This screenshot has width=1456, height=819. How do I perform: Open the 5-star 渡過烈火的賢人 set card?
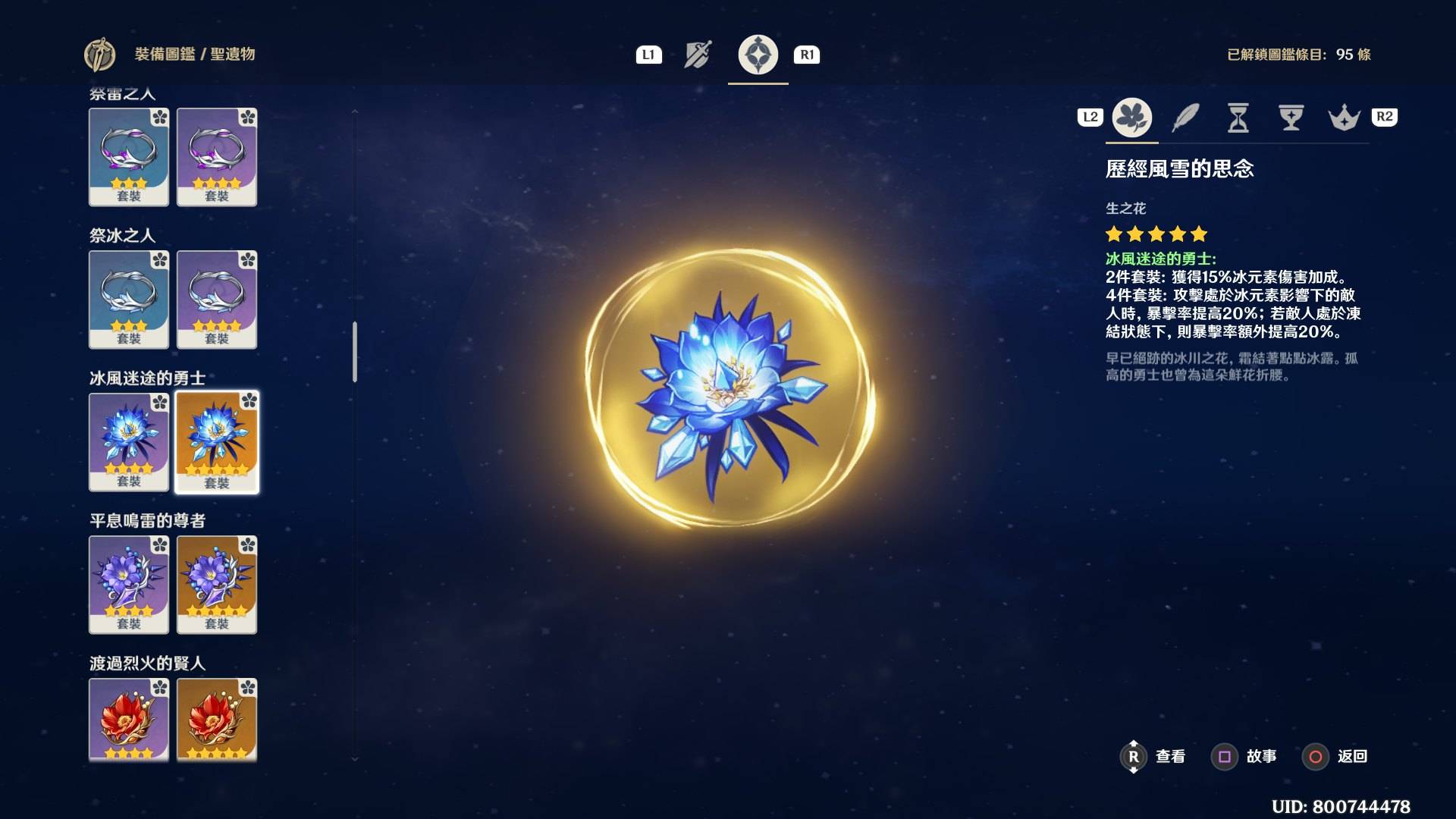pos(217,719)
